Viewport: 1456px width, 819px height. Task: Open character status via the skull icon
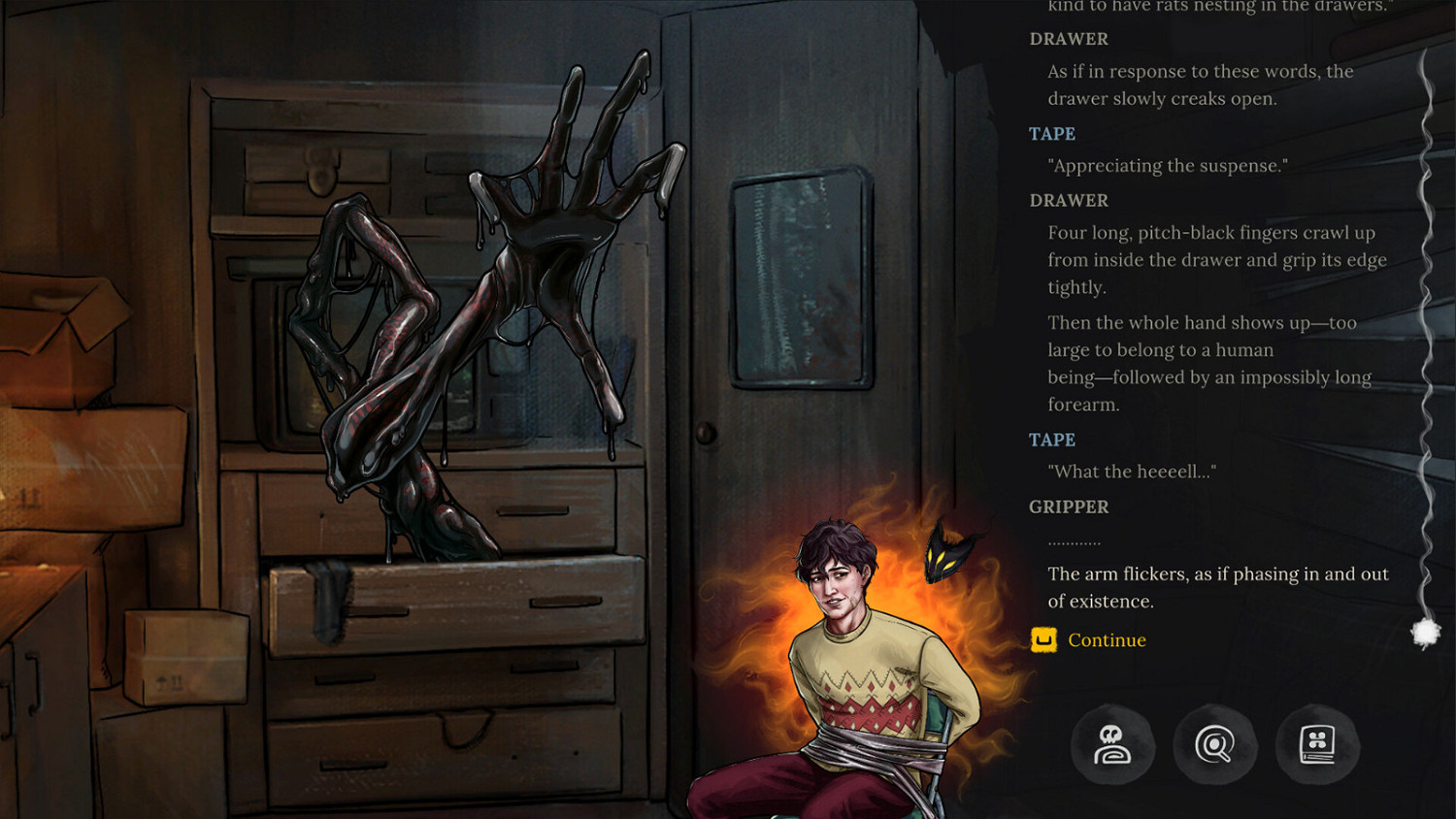pyautogui.click(x=1112, y=745)
